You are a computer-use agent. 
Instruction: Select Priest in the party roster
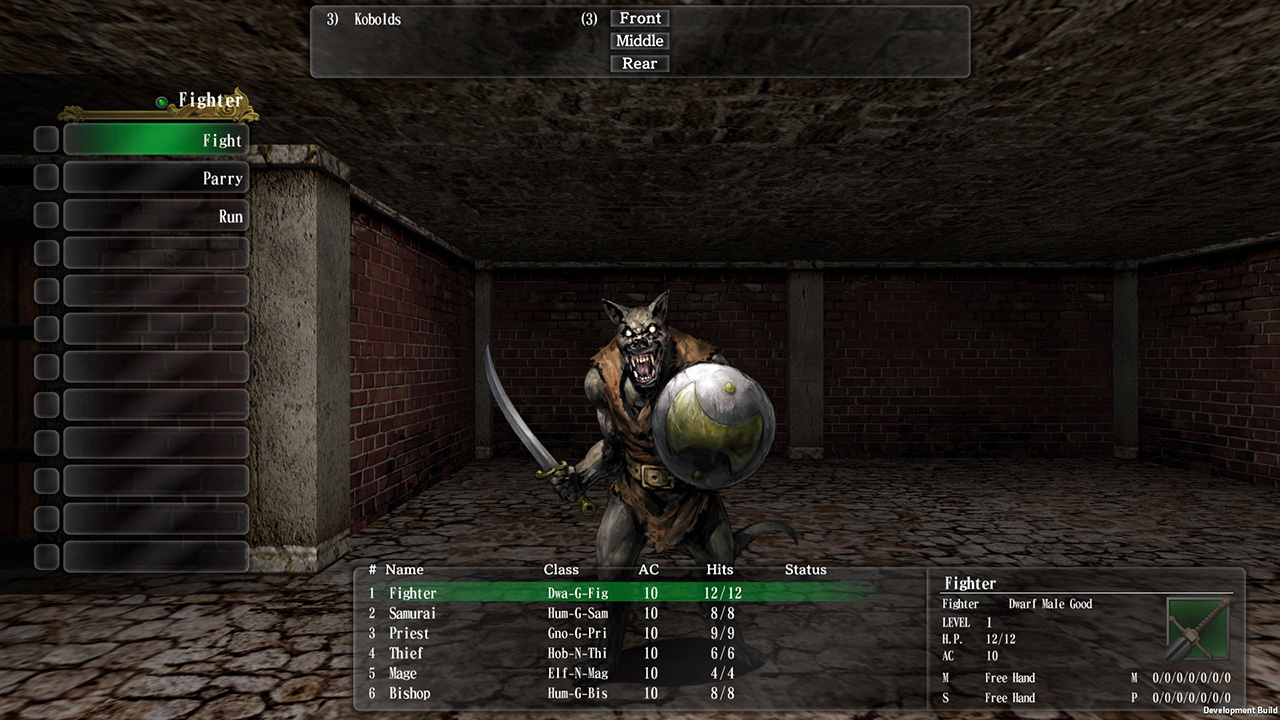click(410, 633)
